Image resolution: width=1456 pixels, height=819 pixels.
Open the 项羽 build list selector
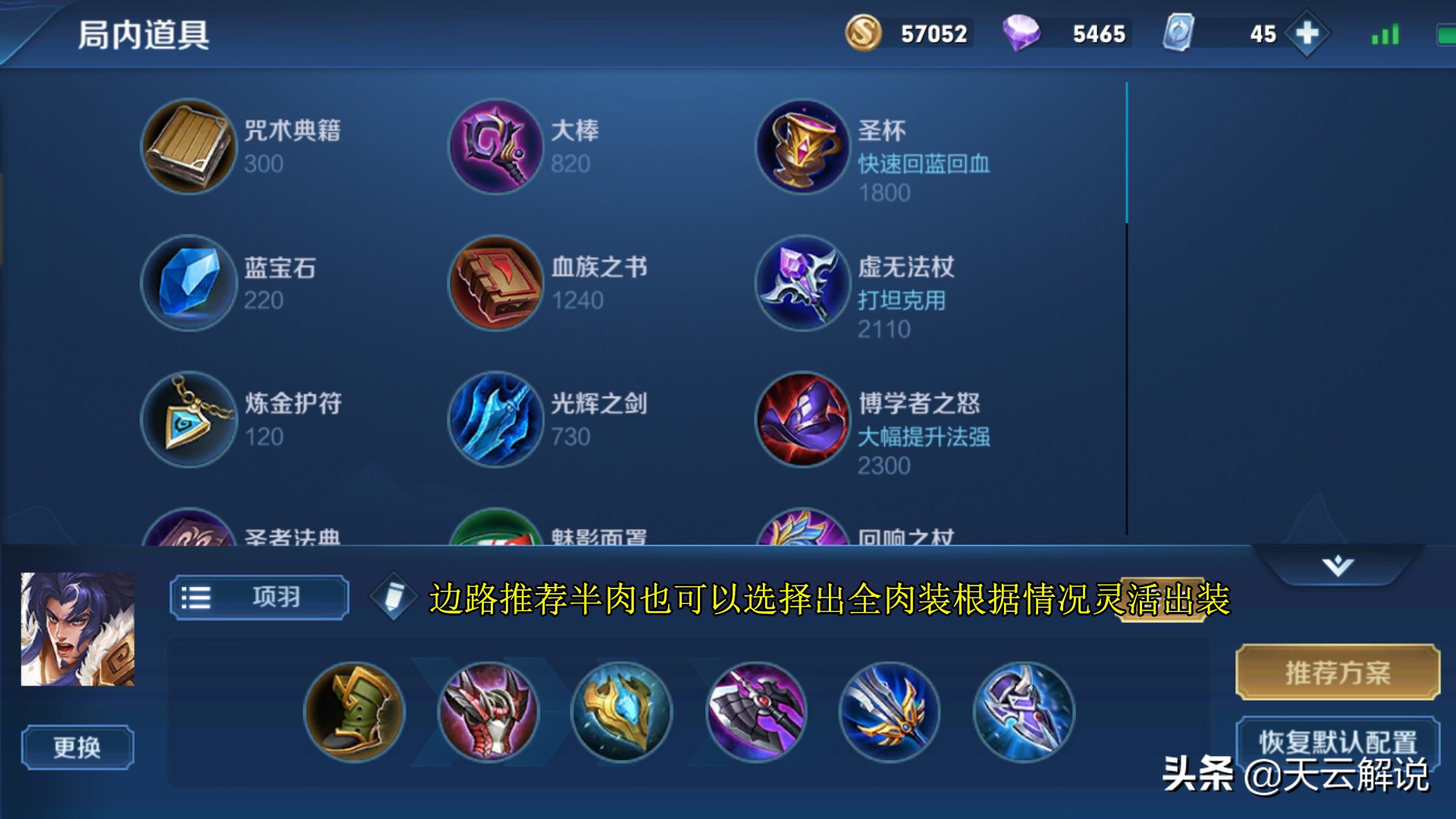pyautogui.click(x=259, y=597)
